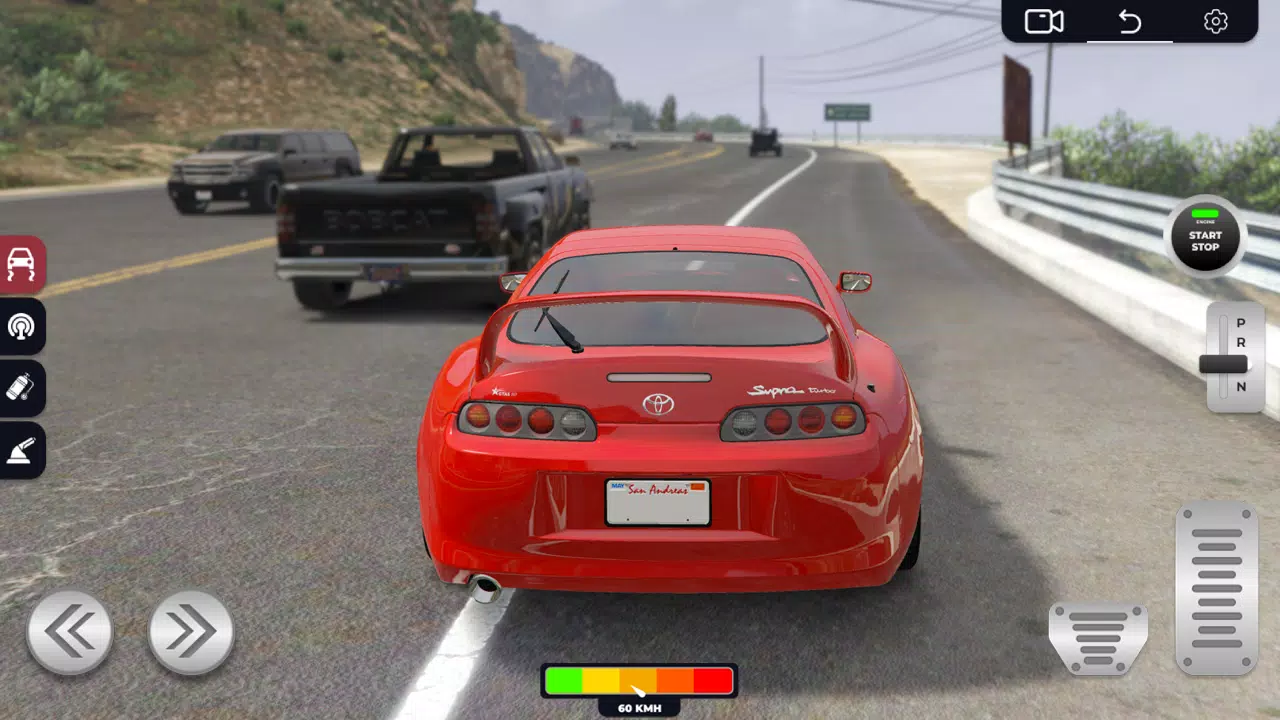Click the green ENGINE status light

coord(1204,214)
